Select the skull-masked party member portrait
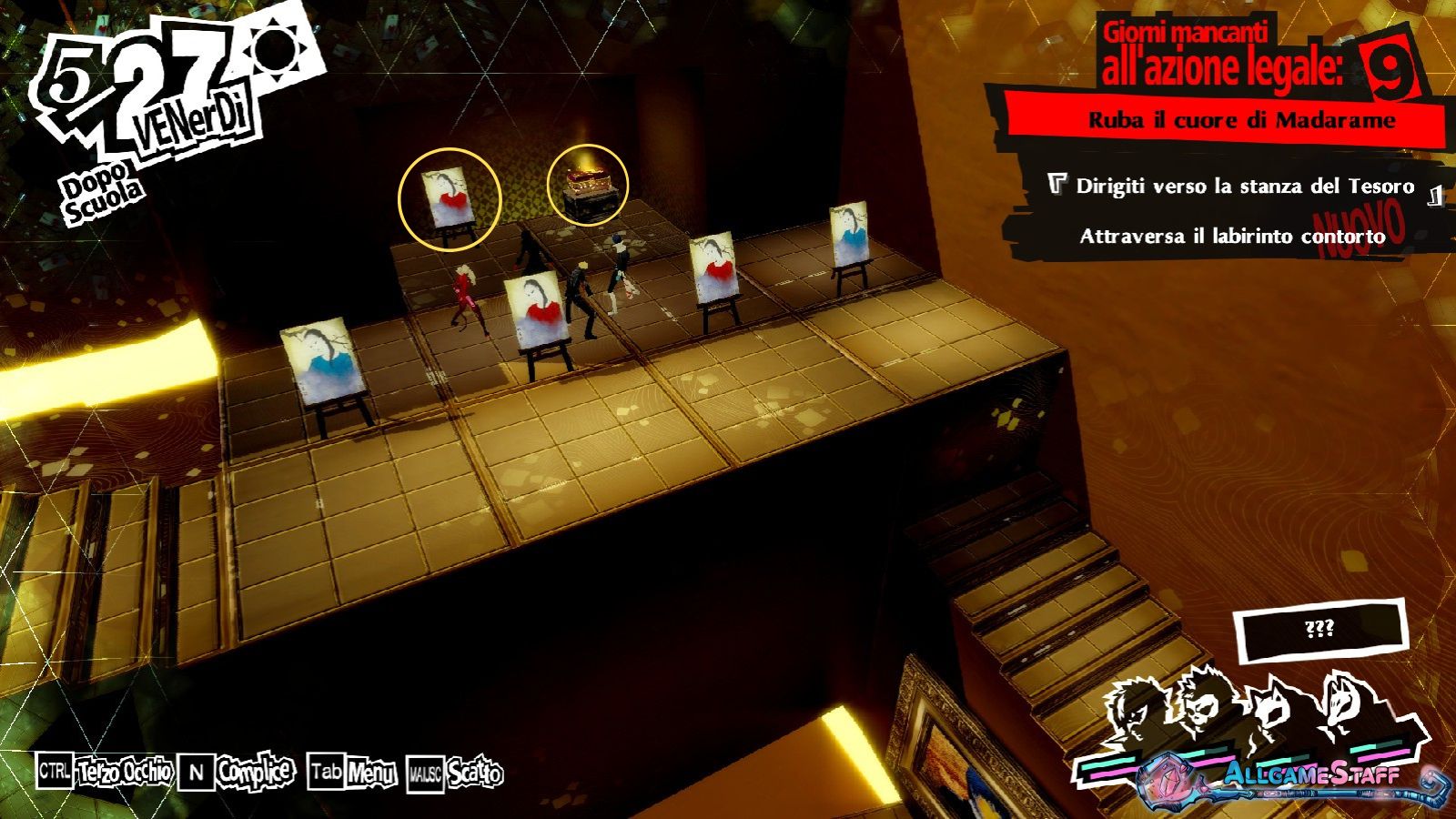Image resolution: width=1456 pixels, height=819 pixels. click(x=1203, y=705)
